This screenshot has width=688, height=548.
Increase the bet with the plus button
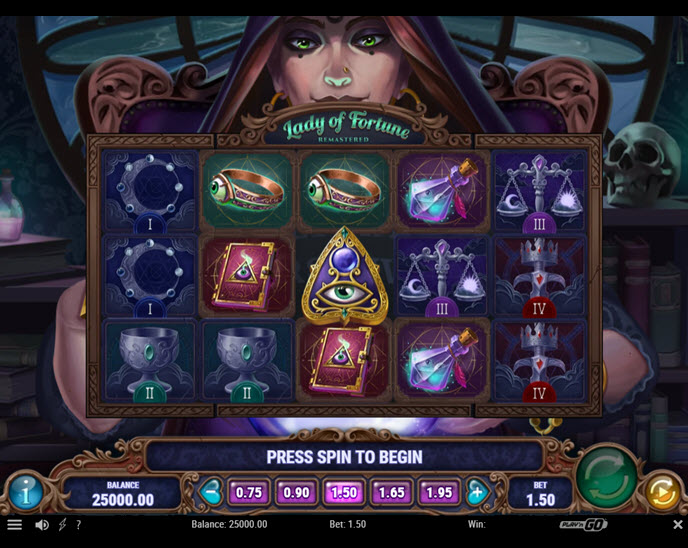click(x=478, y=492)
